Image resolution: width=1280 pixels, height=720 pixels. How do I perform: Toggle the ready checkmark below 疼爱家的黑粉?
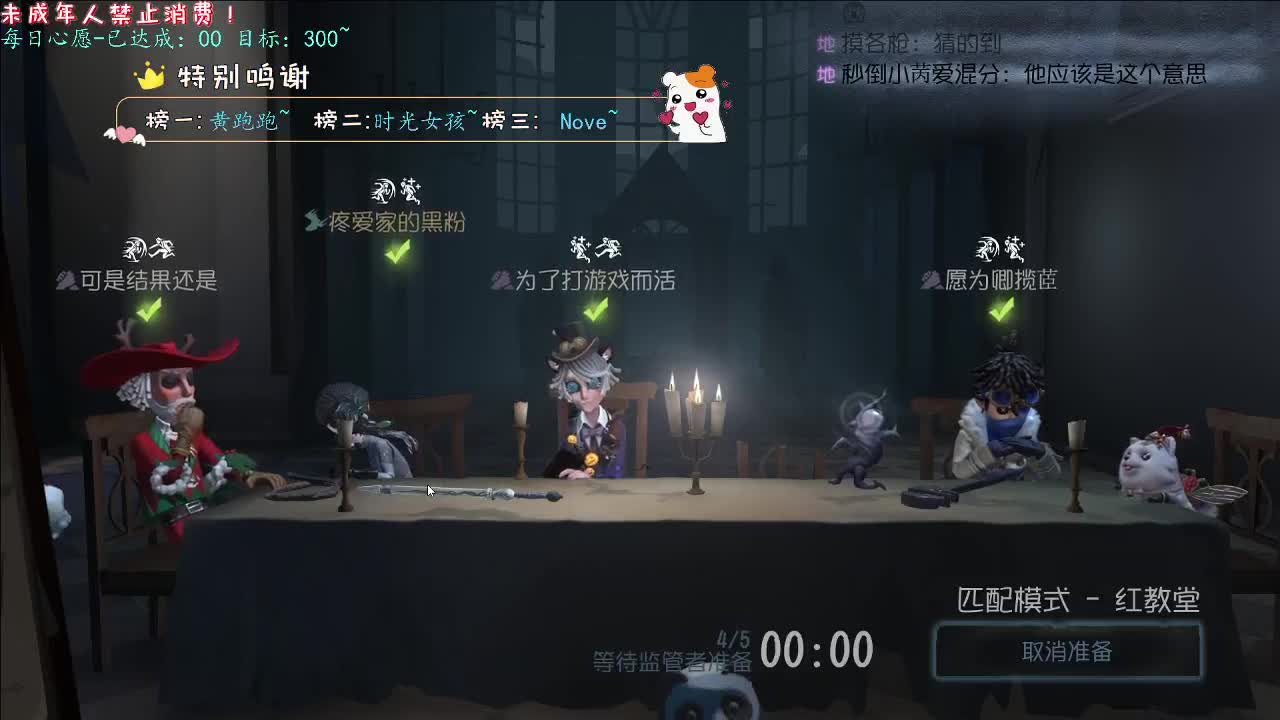coord(396,255)
